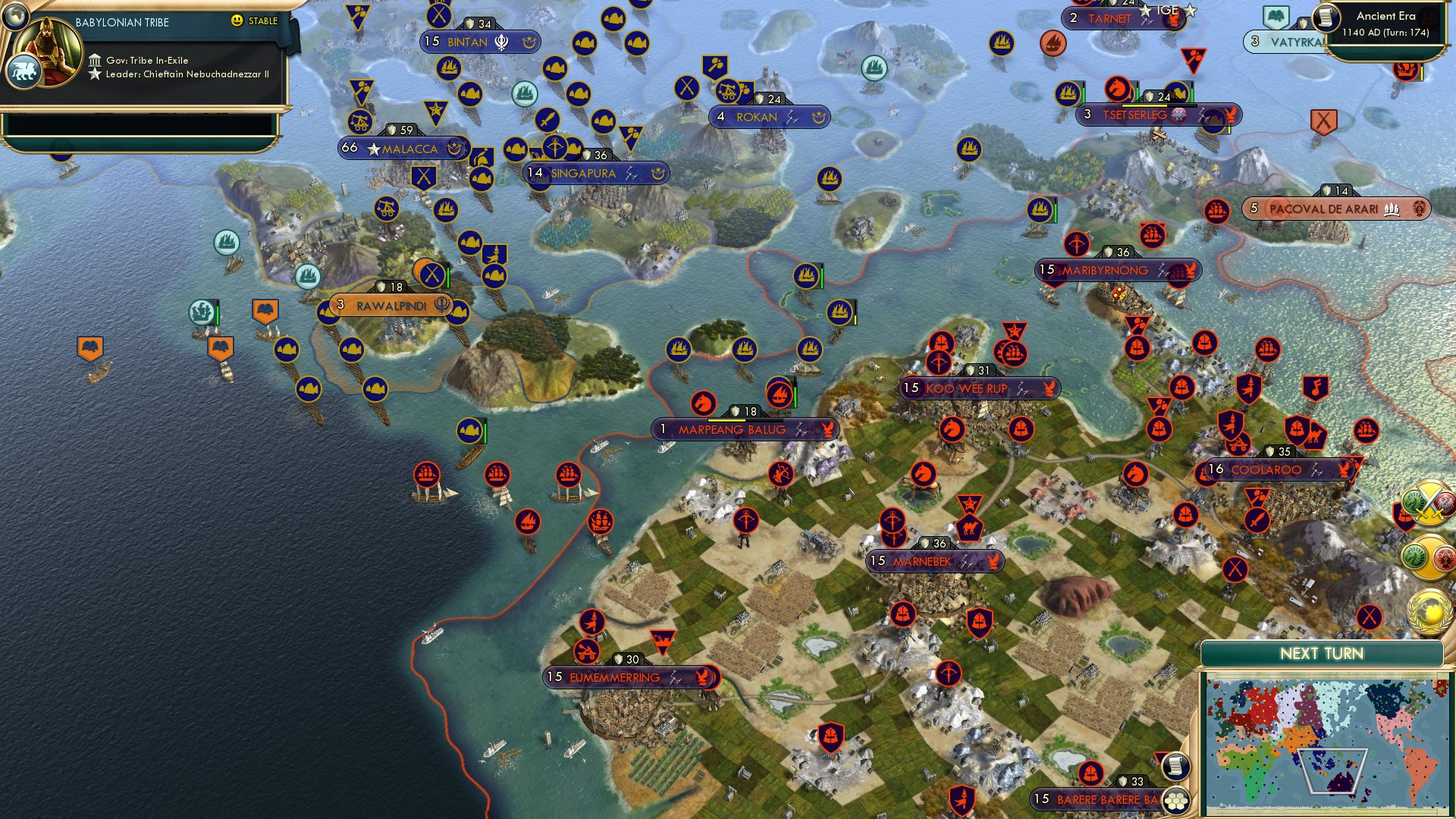Viewport: 1456px width, 819px height.
Task: Open the Malacca city screen via its banner
Action: pyautogui.click(x=402, y=149)
